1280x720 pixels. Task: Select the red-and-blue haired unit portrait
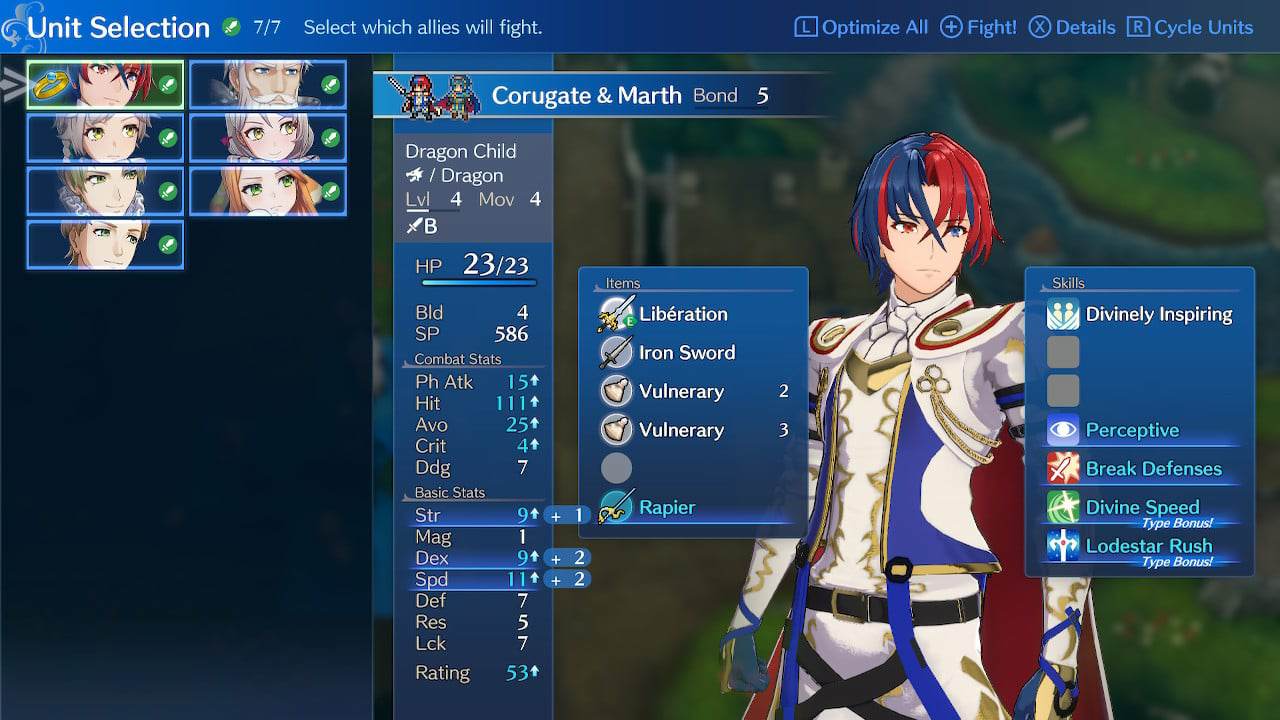pyautogui.click(x=105, y=85)
